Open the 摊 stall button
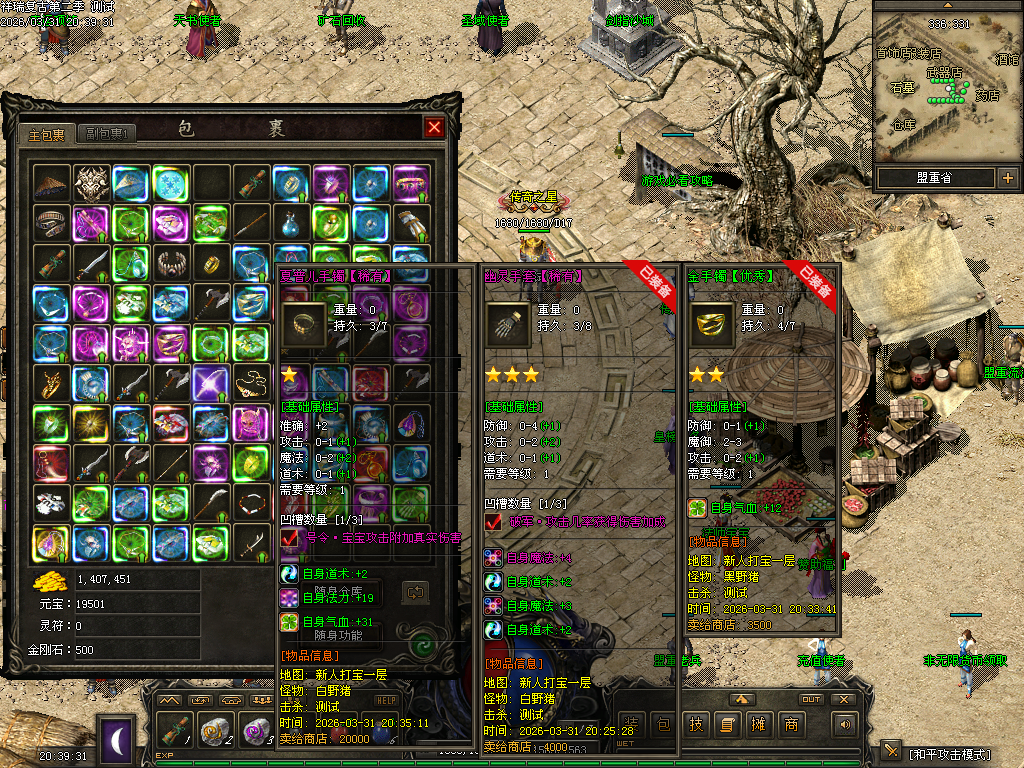The image size is (1024, 768). click(x=759, y=725)
